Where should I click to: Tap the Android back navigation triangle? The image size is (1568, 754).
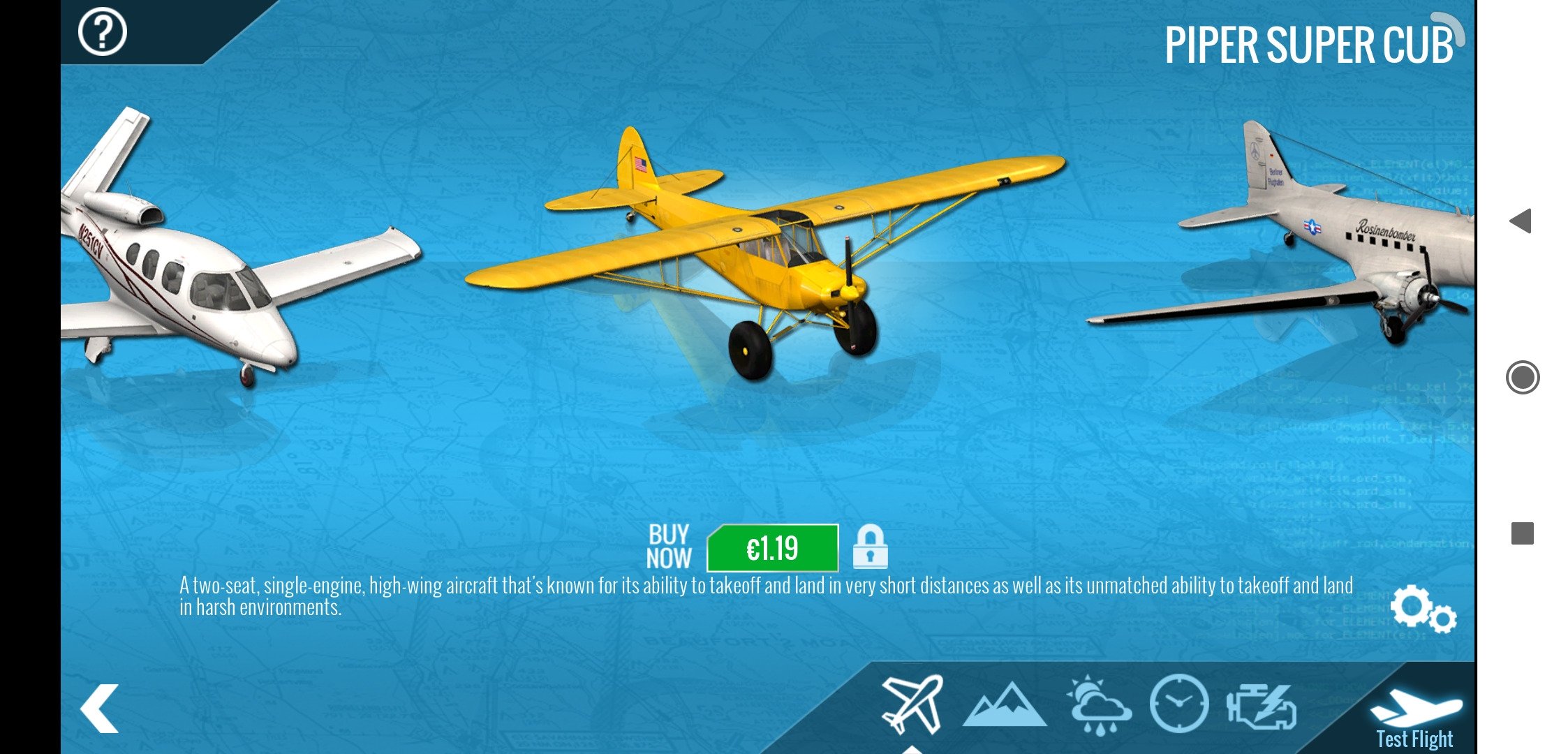(x=1521, y=221)
